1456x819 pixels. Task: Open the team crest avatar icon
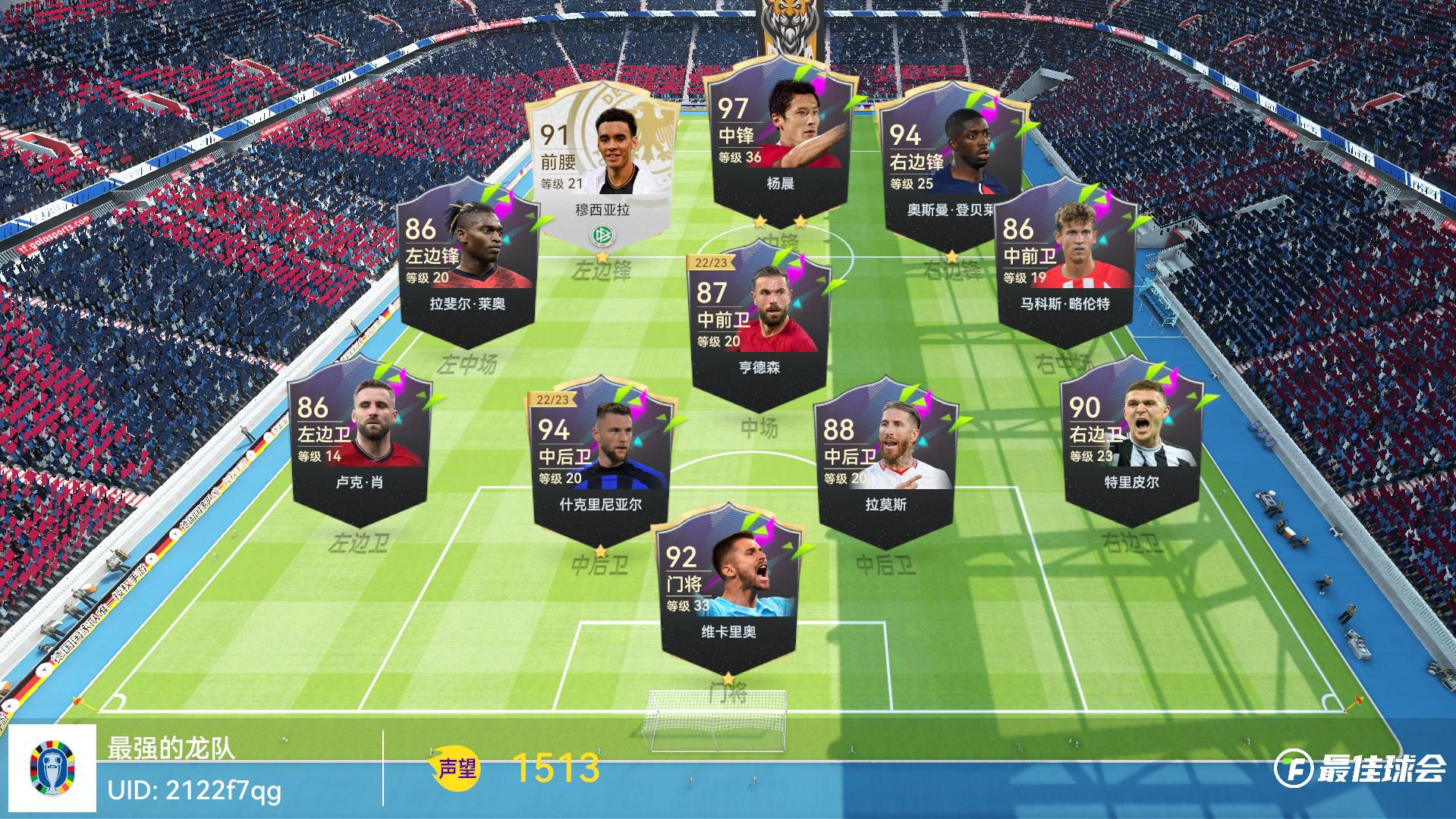[52, 767]
